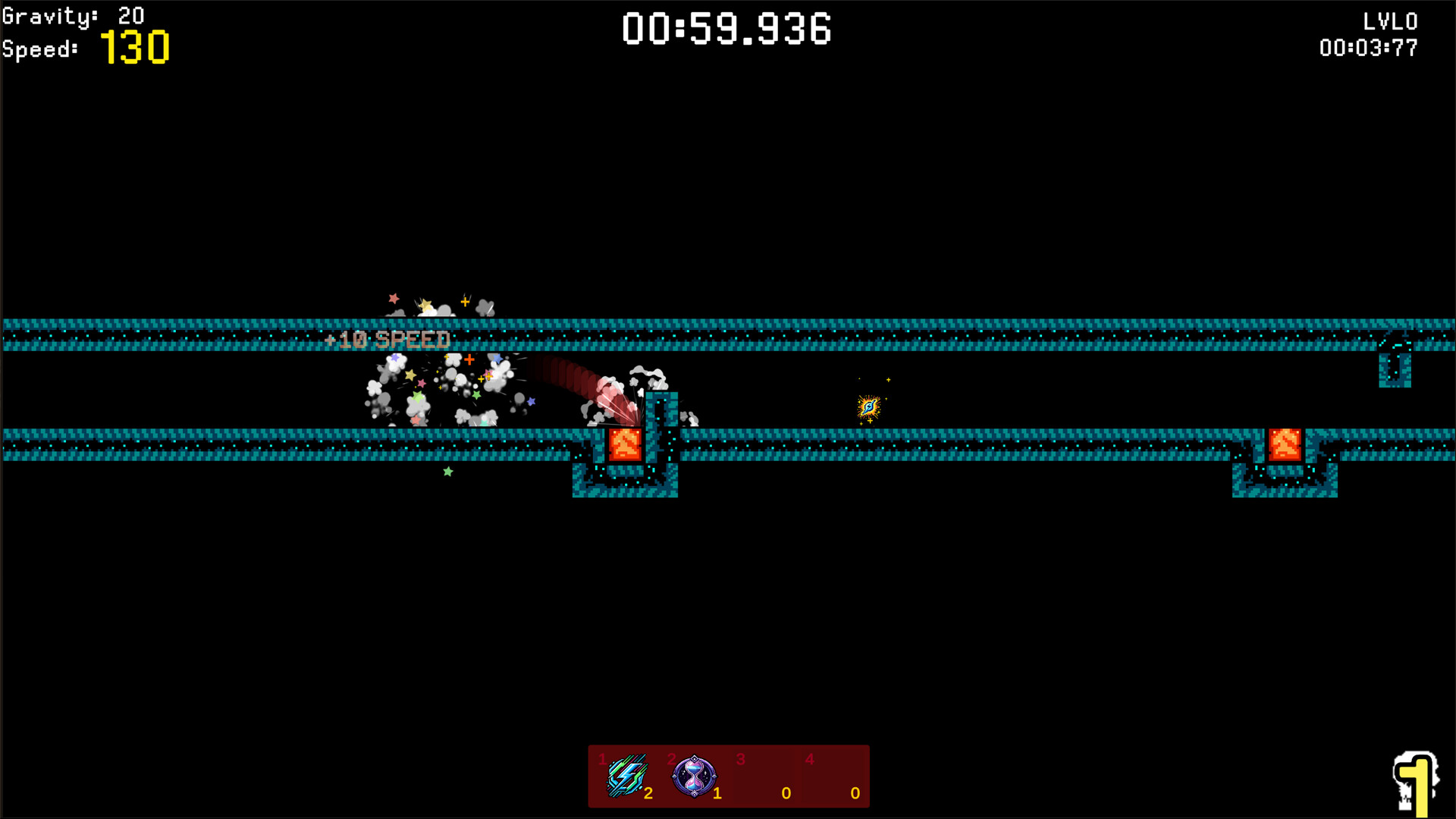
Task: Click the hourglass power-up count of 1
Action: pyautogui.click(x=717, y=794)
